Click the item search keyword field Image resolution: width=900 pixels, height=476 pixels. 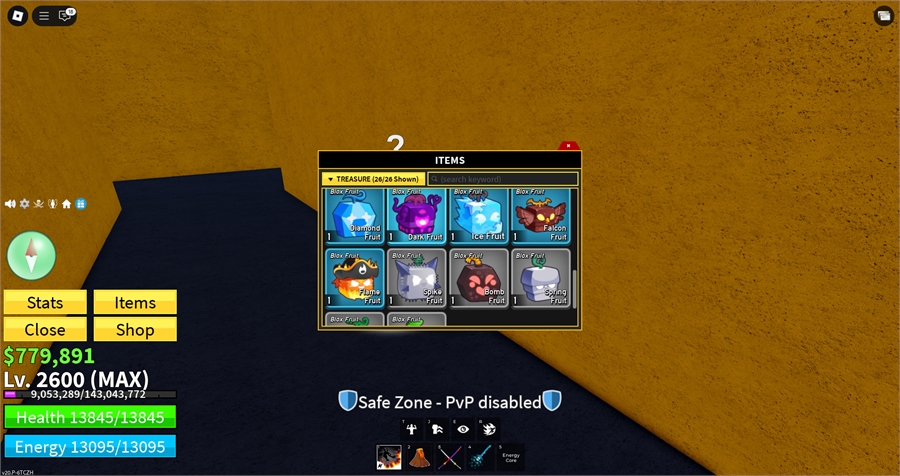click(503, 179)
